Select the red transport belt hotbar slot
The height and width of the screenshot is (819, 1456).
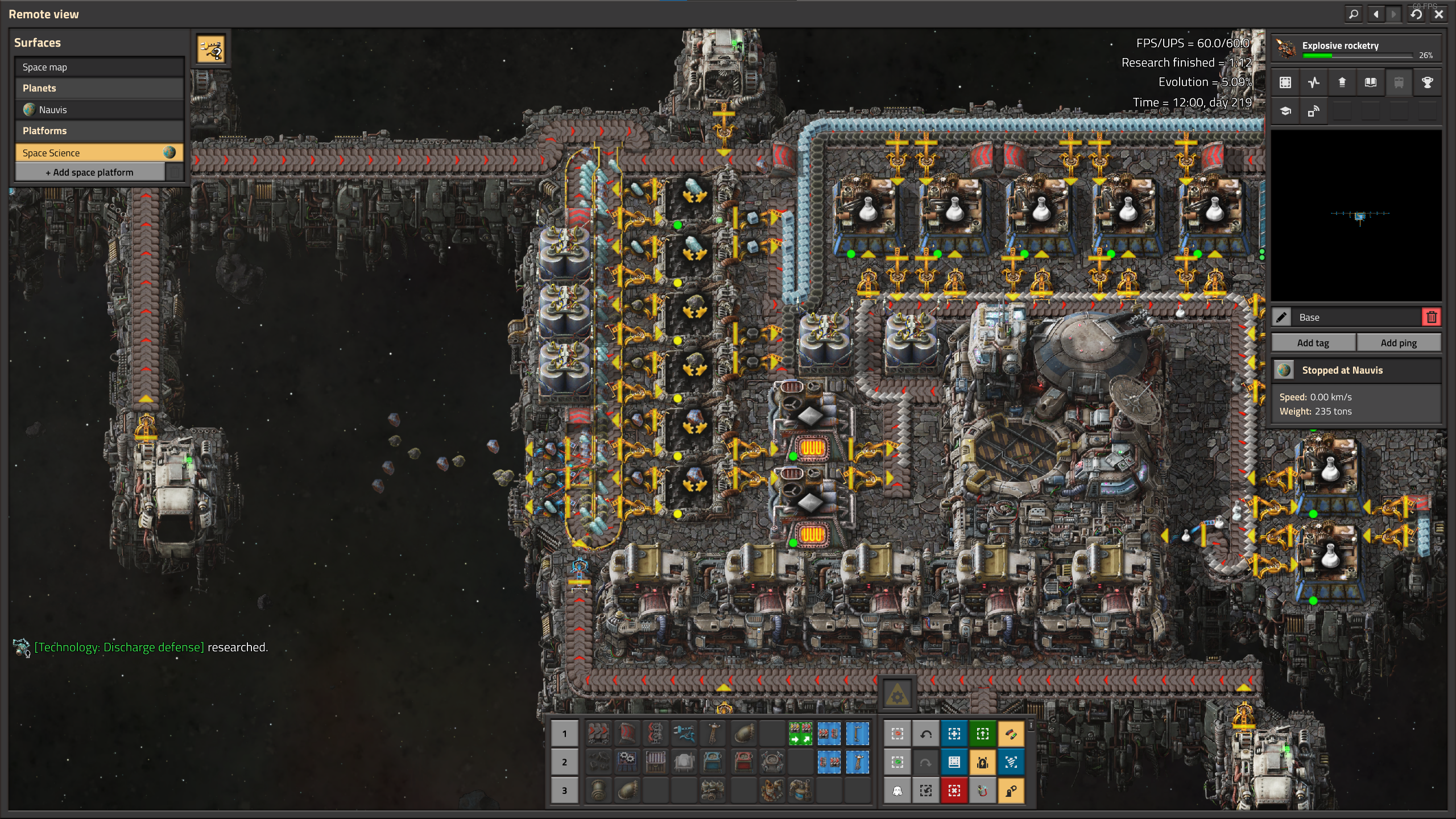point(599,734)
